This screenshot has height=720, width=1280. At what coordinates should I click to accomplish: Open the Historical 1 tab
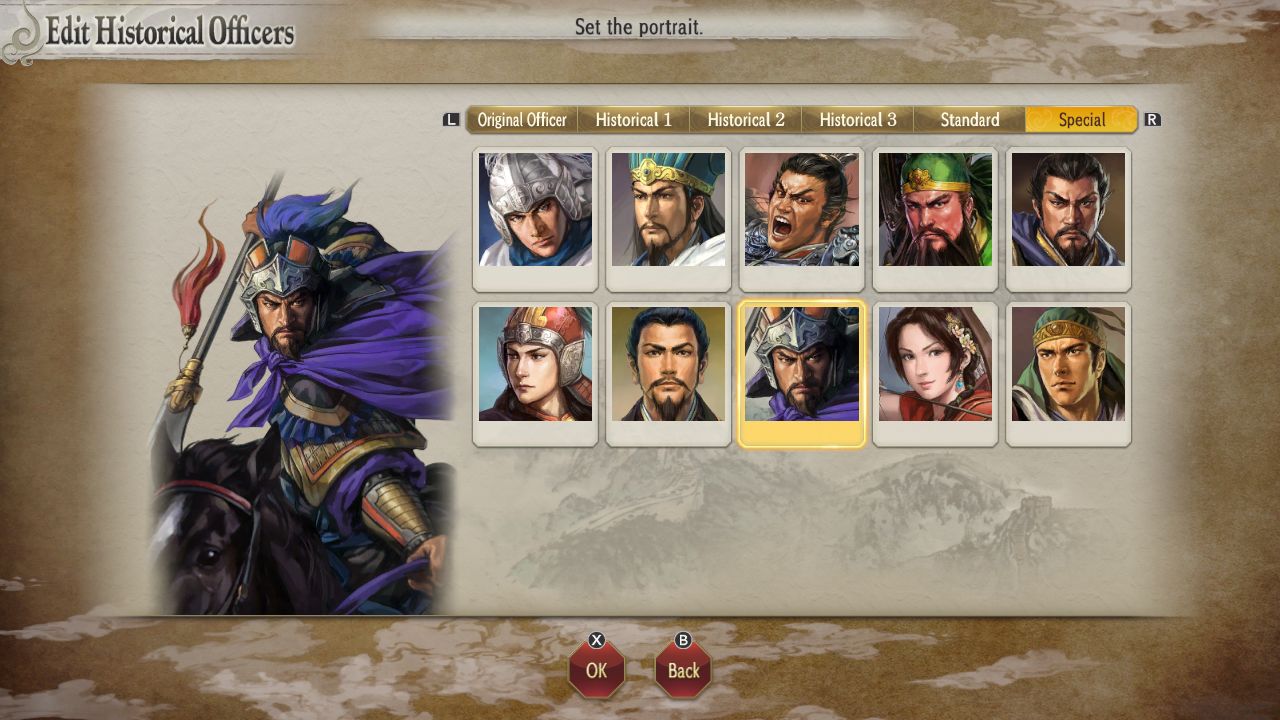(634, 119)
